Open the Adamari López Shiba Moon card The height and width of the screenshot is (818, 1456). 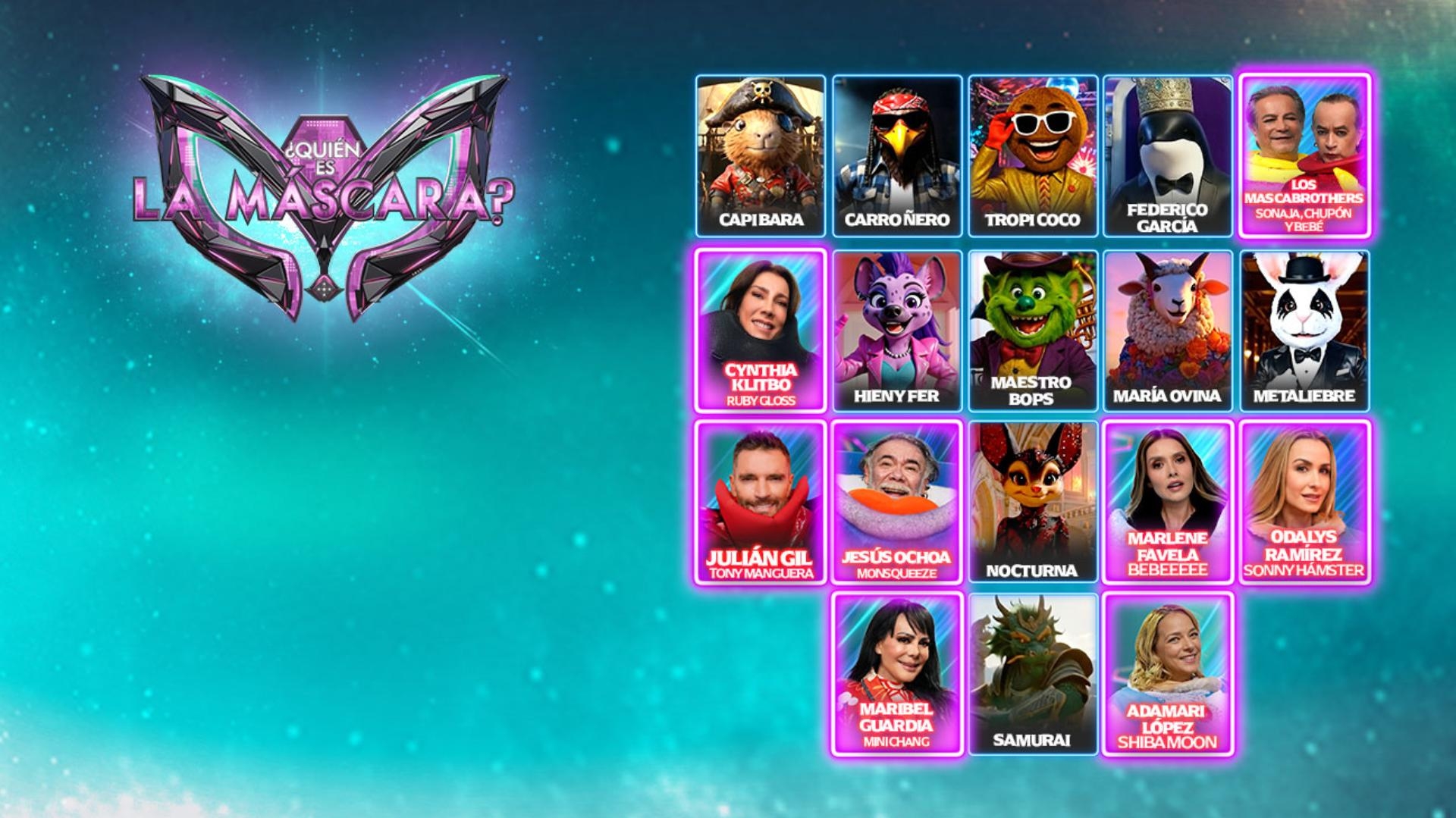coord(1168,674)
